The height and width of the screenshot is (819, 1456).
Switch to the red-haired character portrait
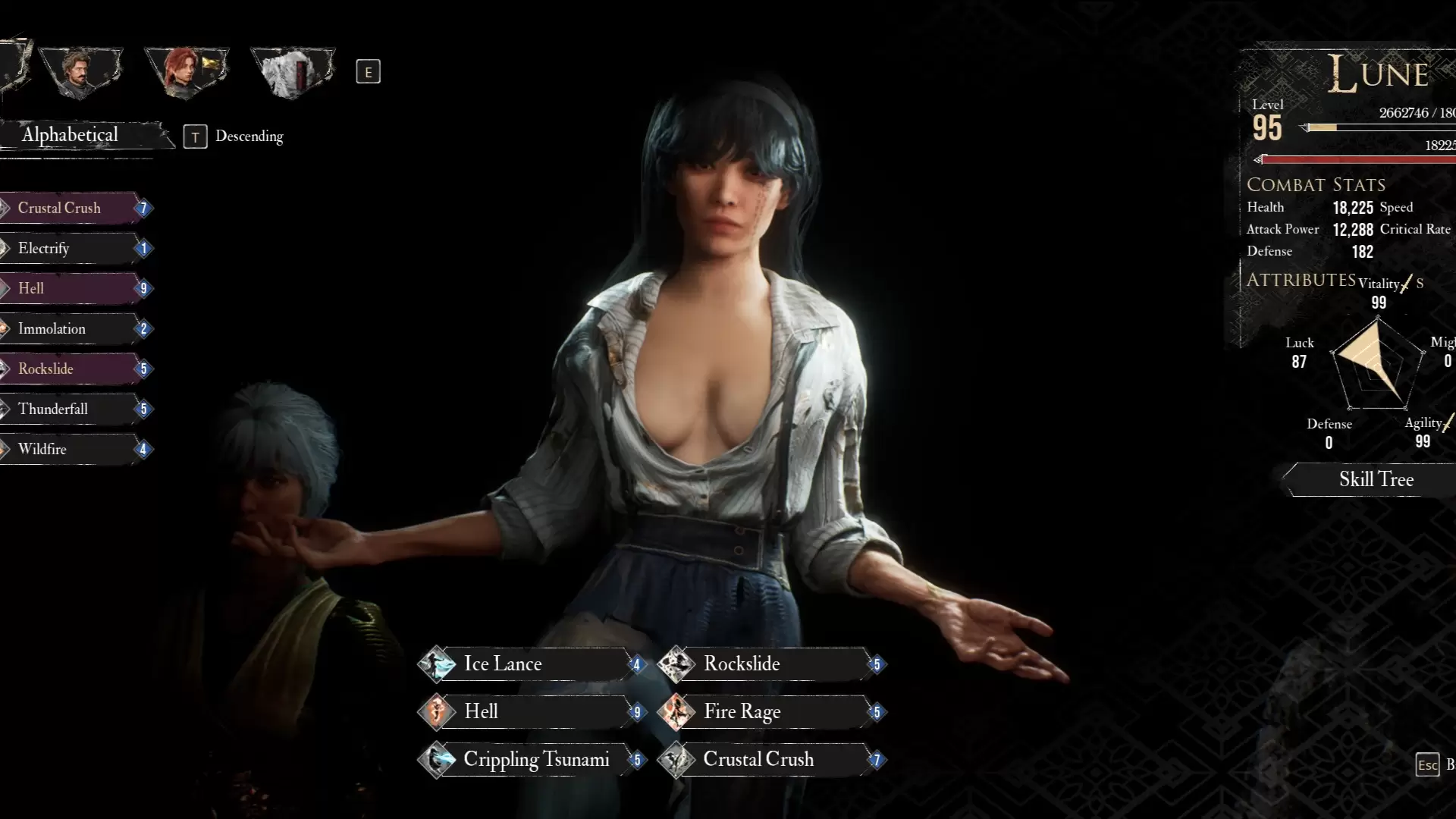click(186, 72)
